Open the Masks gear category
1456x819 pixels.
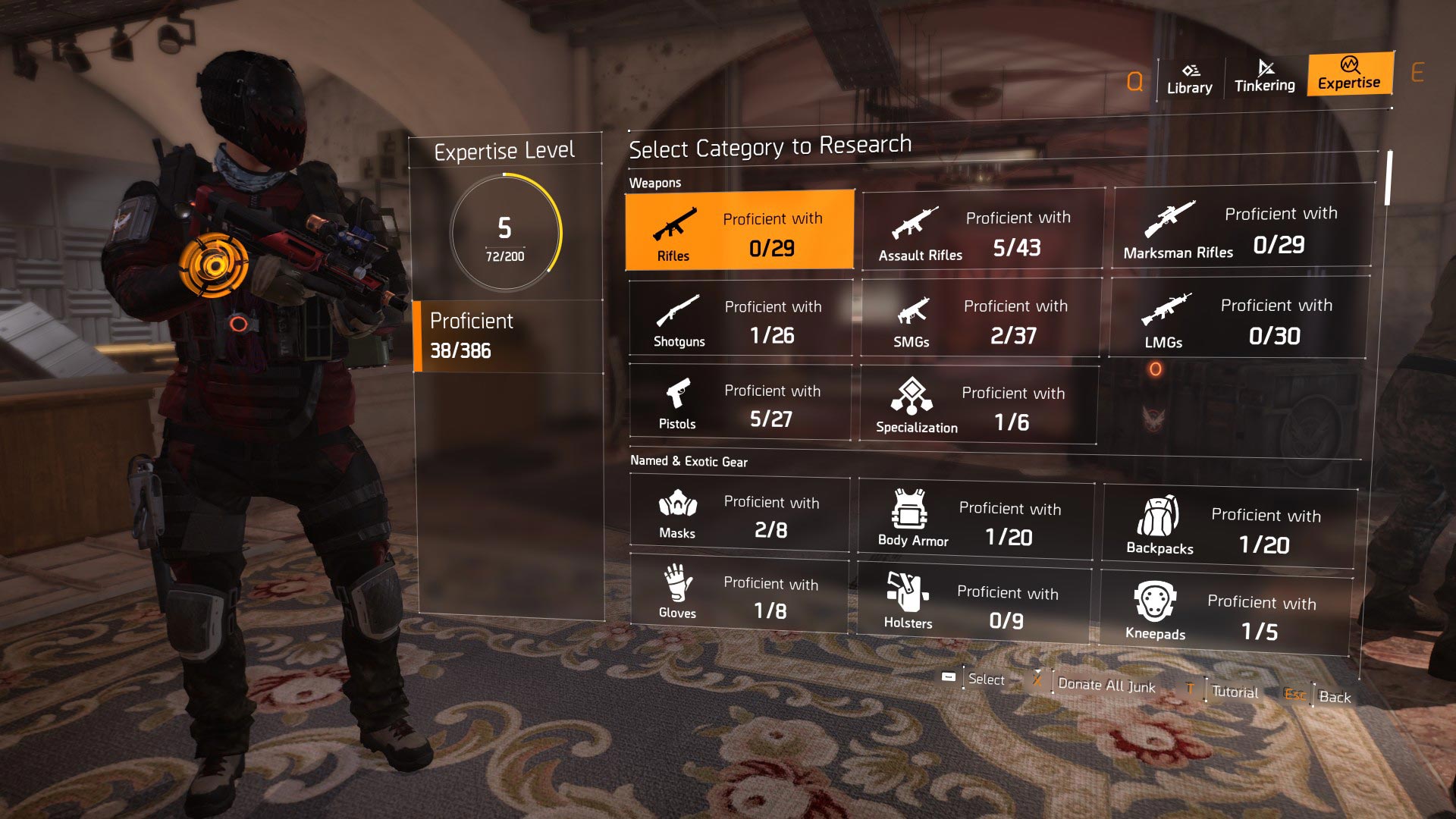click(739, 515)
